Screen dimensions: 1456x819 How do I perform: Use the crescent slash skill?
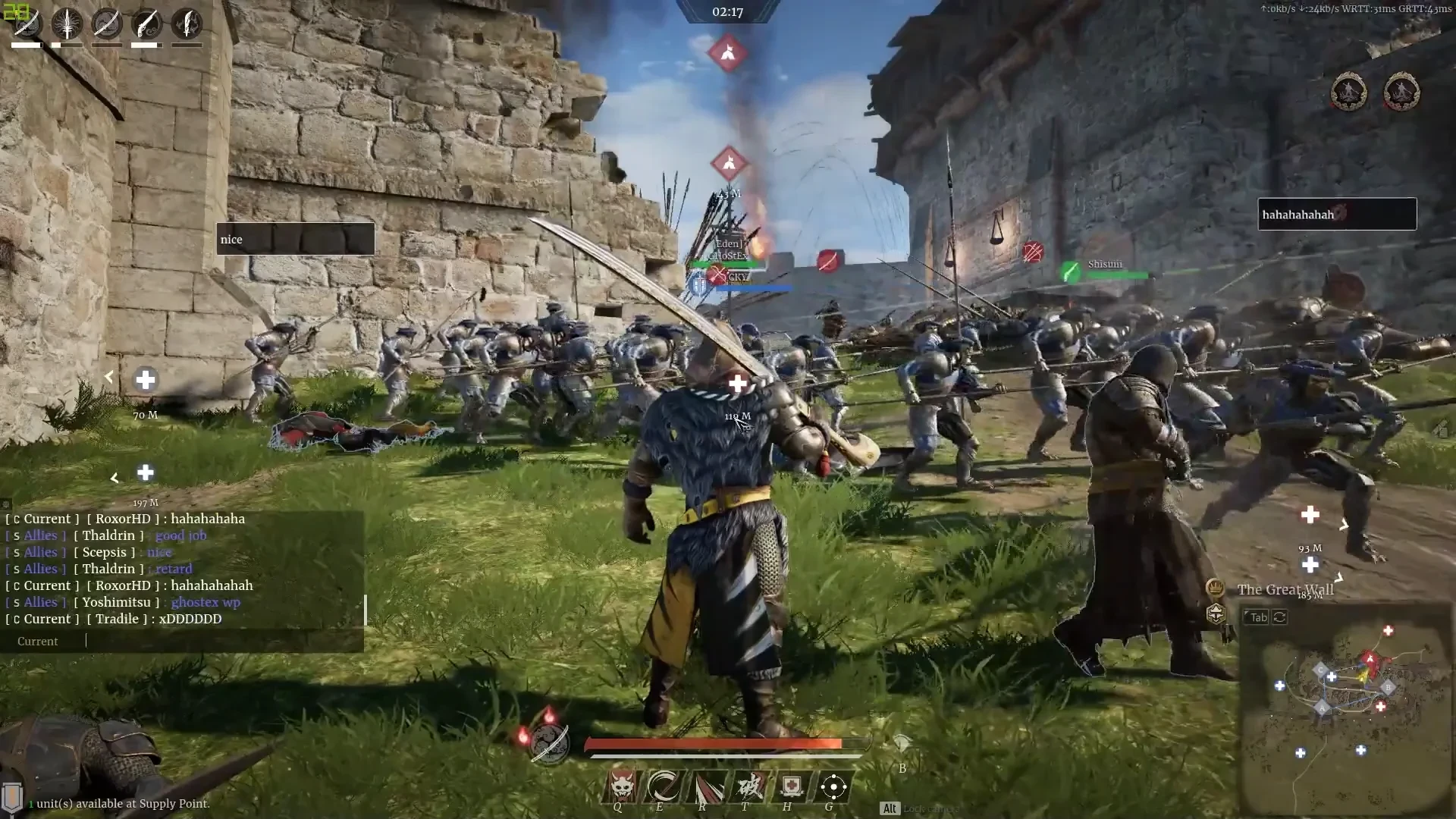coord(664,787)
